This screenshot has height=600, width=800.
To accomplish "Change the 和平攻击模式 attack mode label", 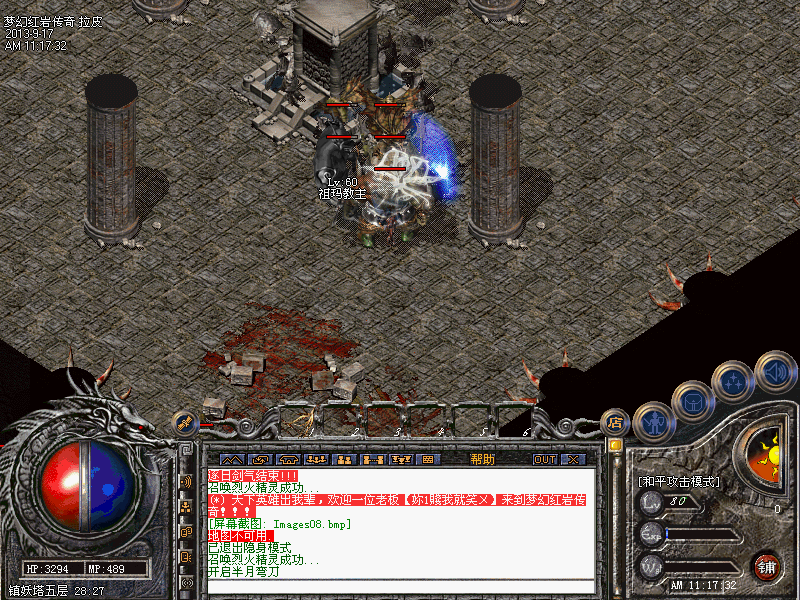I will point(680,481).
